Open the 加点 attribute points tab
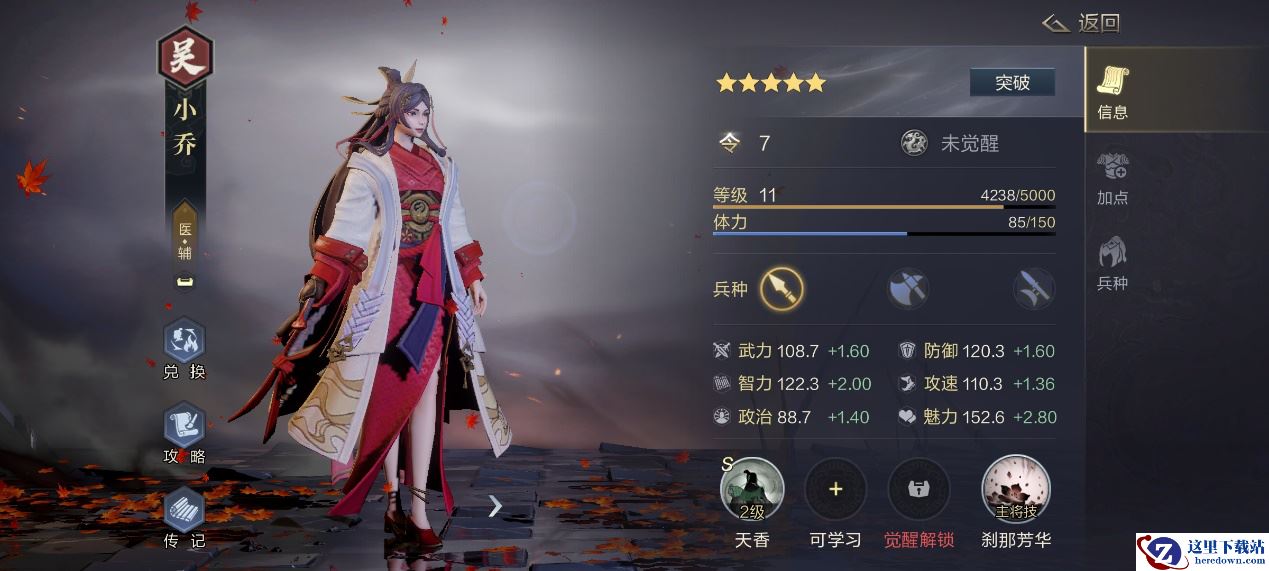The height and width of the screenshot is (571, 1269). point(1112,177)
